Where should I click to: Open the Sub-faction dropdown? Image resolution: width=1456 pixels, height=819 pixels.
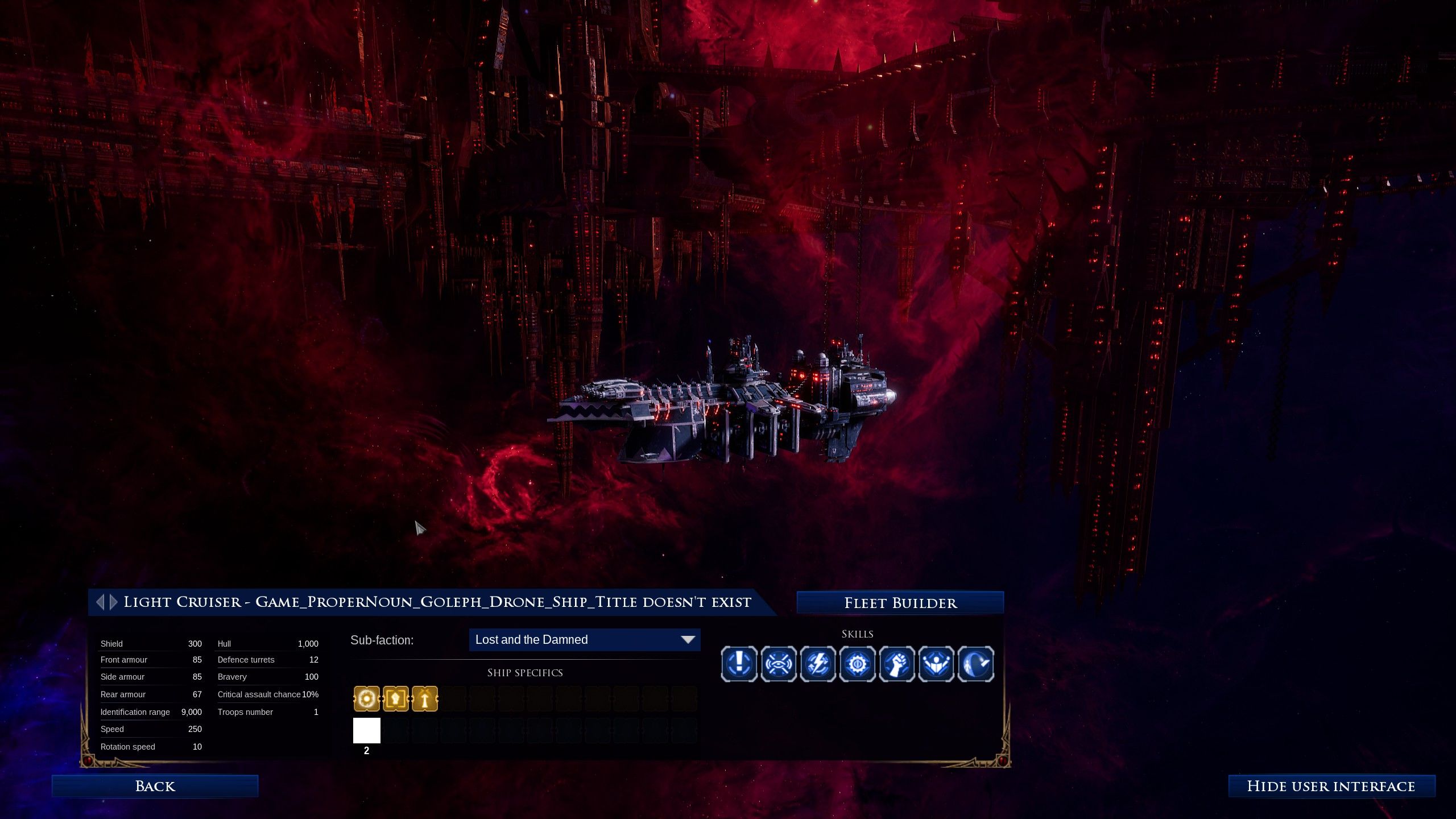[x=584, y=640]
